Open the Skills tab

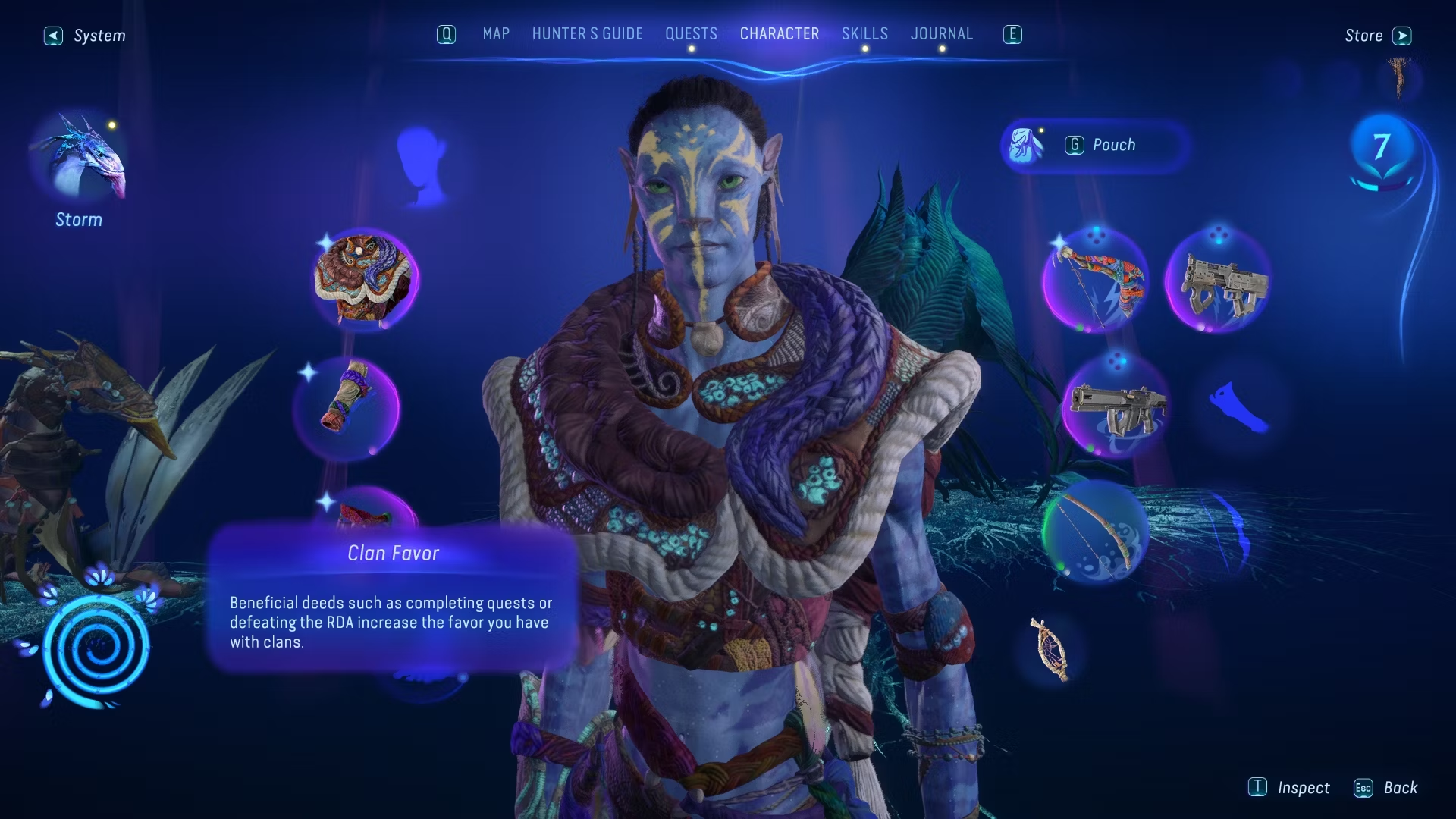click(864, 34)
